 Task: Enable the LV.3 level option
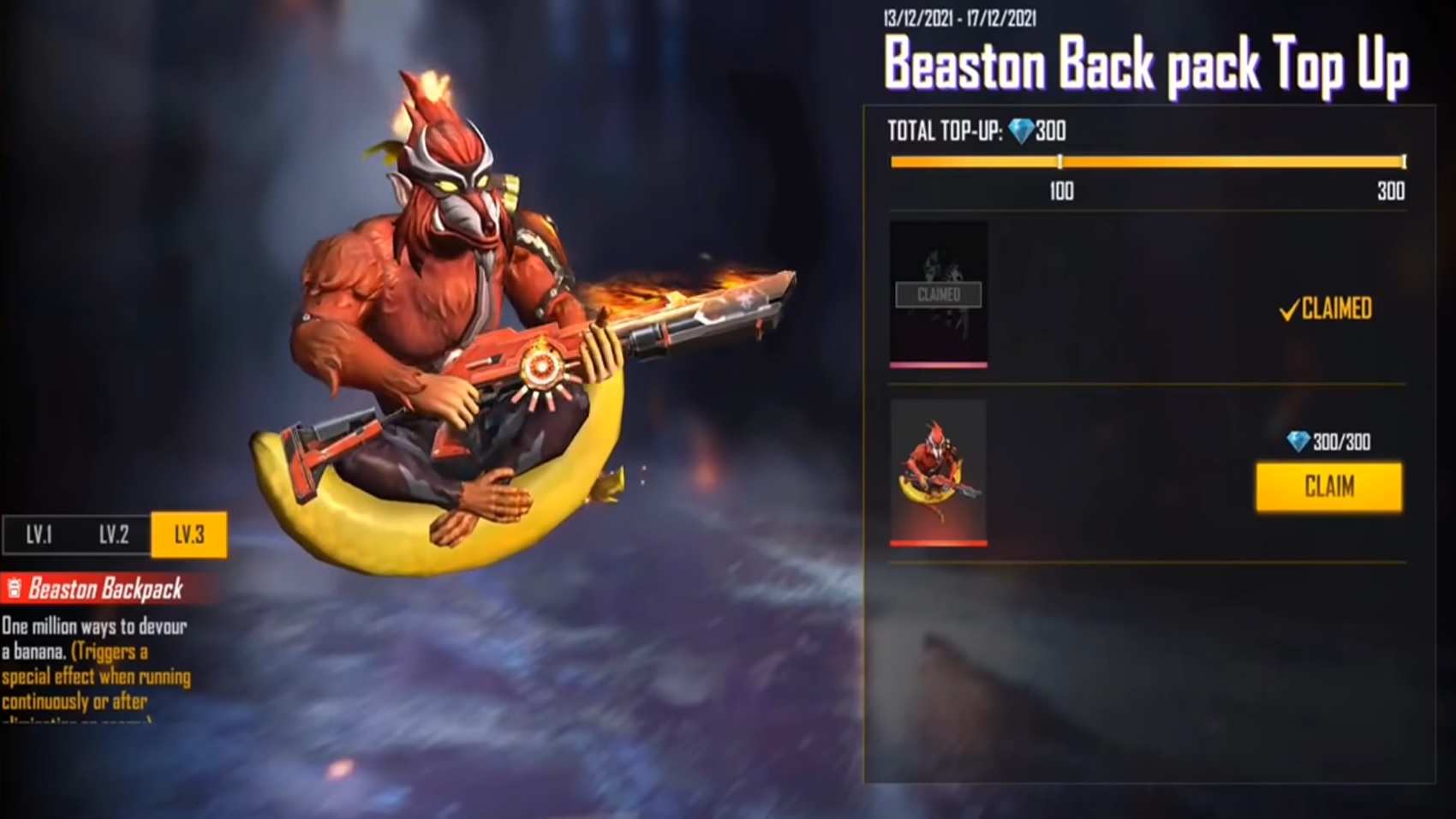[188, 535]
